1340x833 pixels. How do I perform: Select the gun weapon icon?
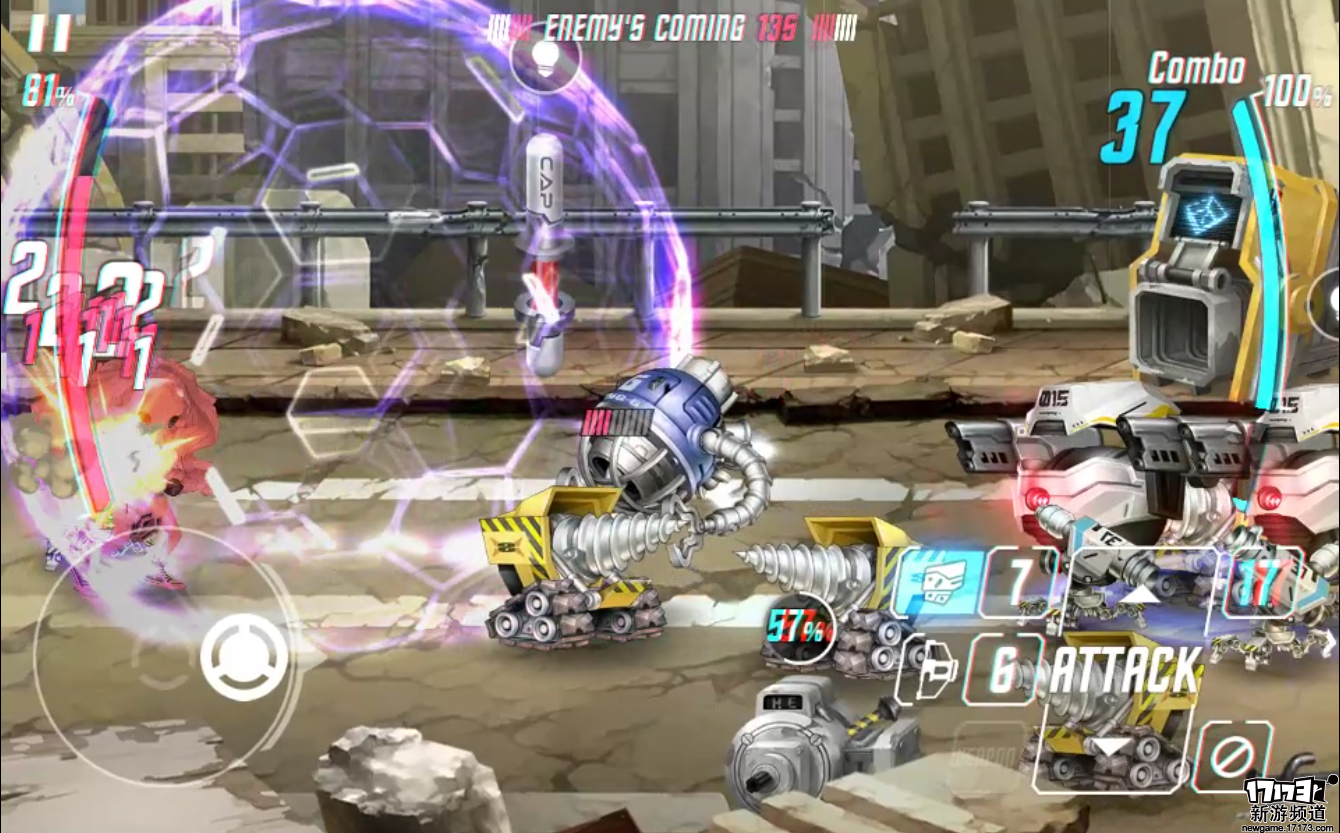click(925, 669)
